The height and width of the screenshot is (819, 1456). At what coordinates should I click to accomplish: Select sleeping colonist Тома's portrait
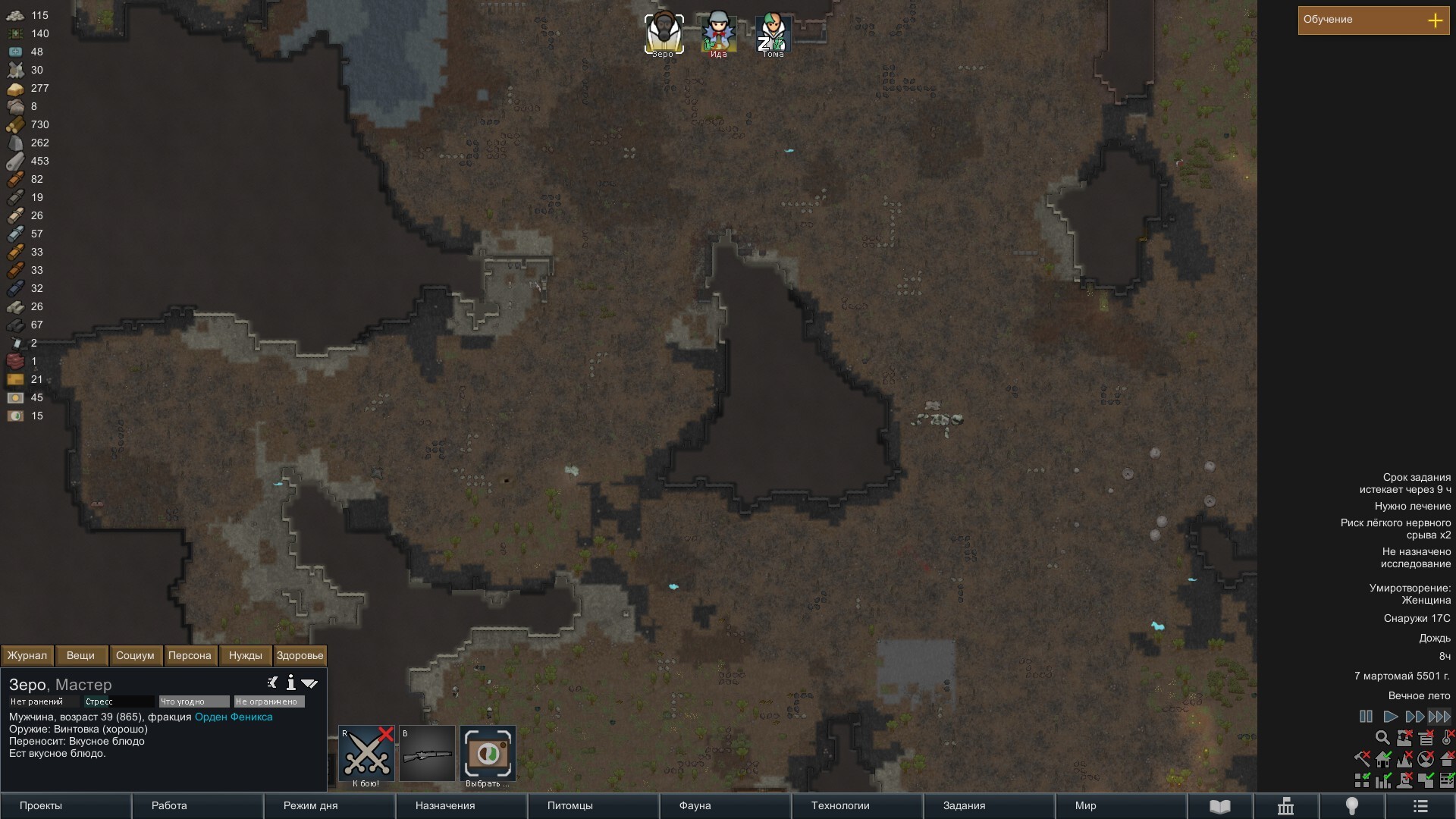click(x=773, y=33)
